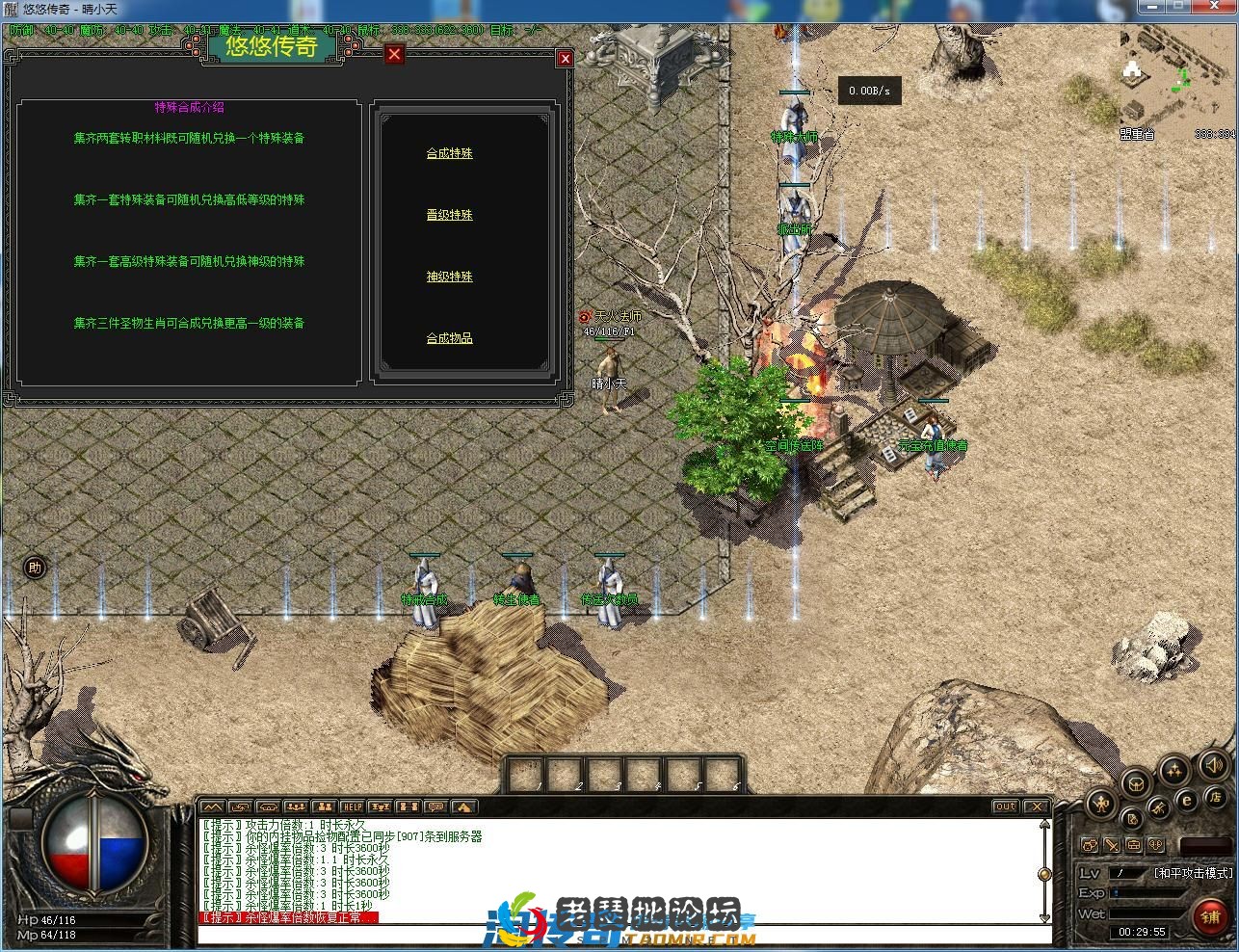Click the three-star skills icon
The width and height of the screenshot is (1239, 952).
1173,770
